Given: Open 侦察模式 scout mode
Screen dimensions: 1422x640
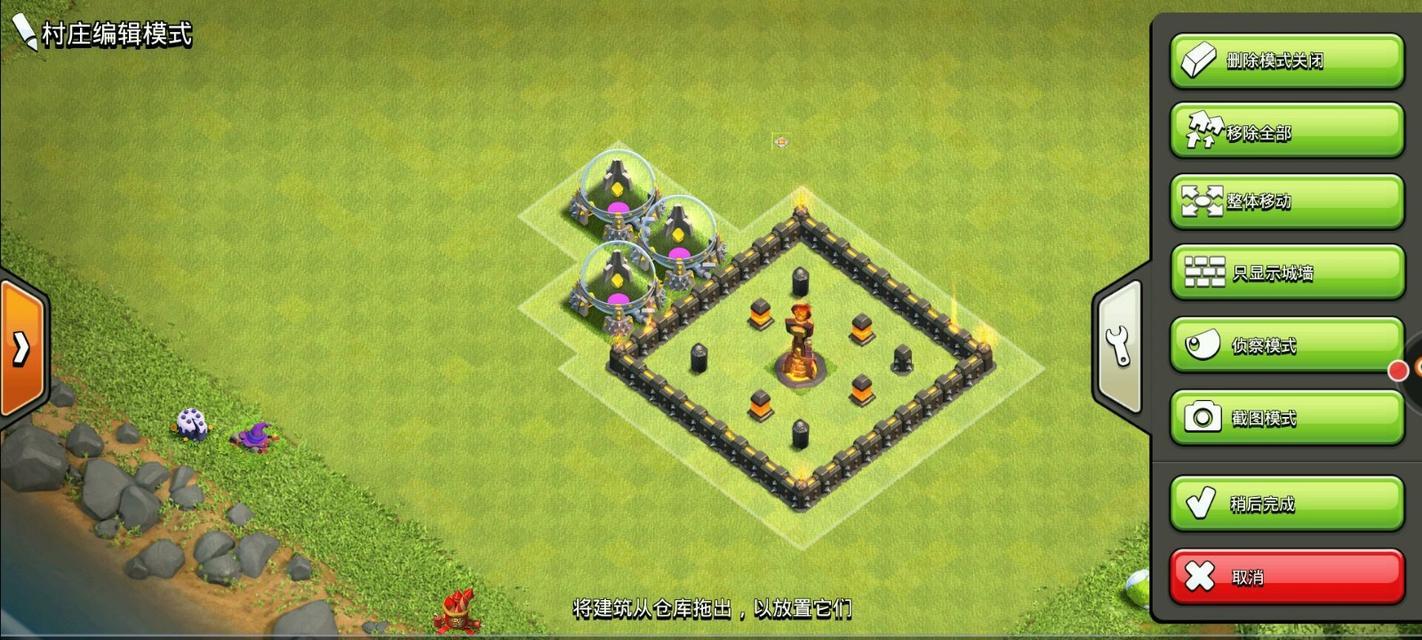Looking at the screenshot, I should [x=1286, y=345].
